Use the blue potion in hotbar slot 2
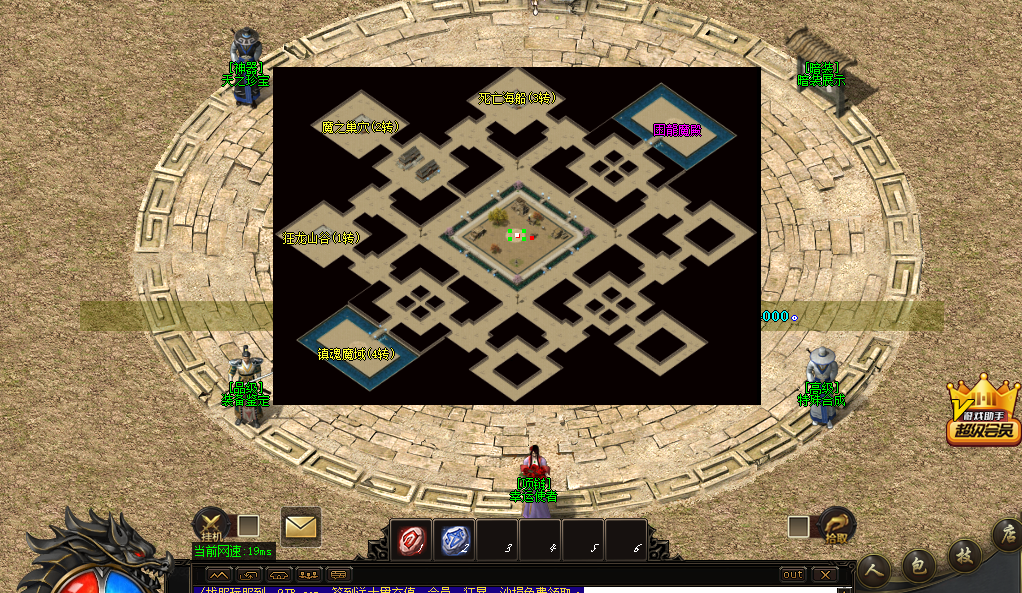Image resolution: width=1022 pixels, height=593 pixels. [x=455, y=540]
